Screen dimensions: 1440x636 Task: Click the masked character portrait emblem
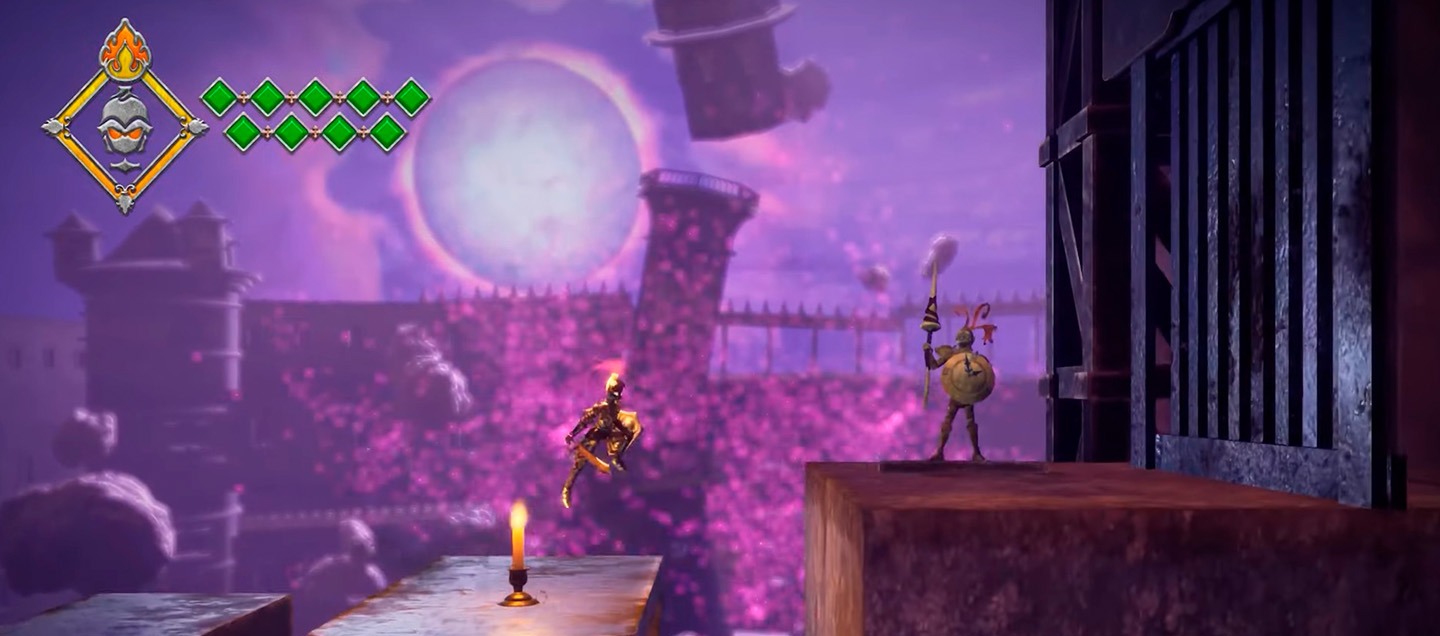(x=125, y=127)
